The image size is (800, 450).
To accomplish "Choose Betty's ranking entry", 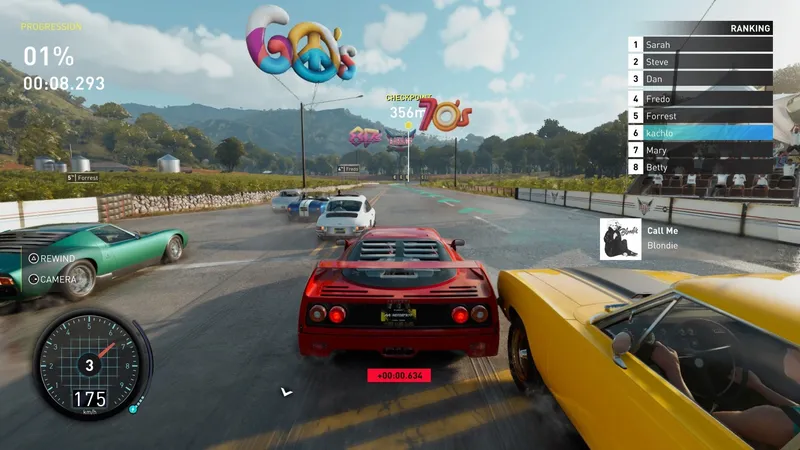I will [700, 167].
